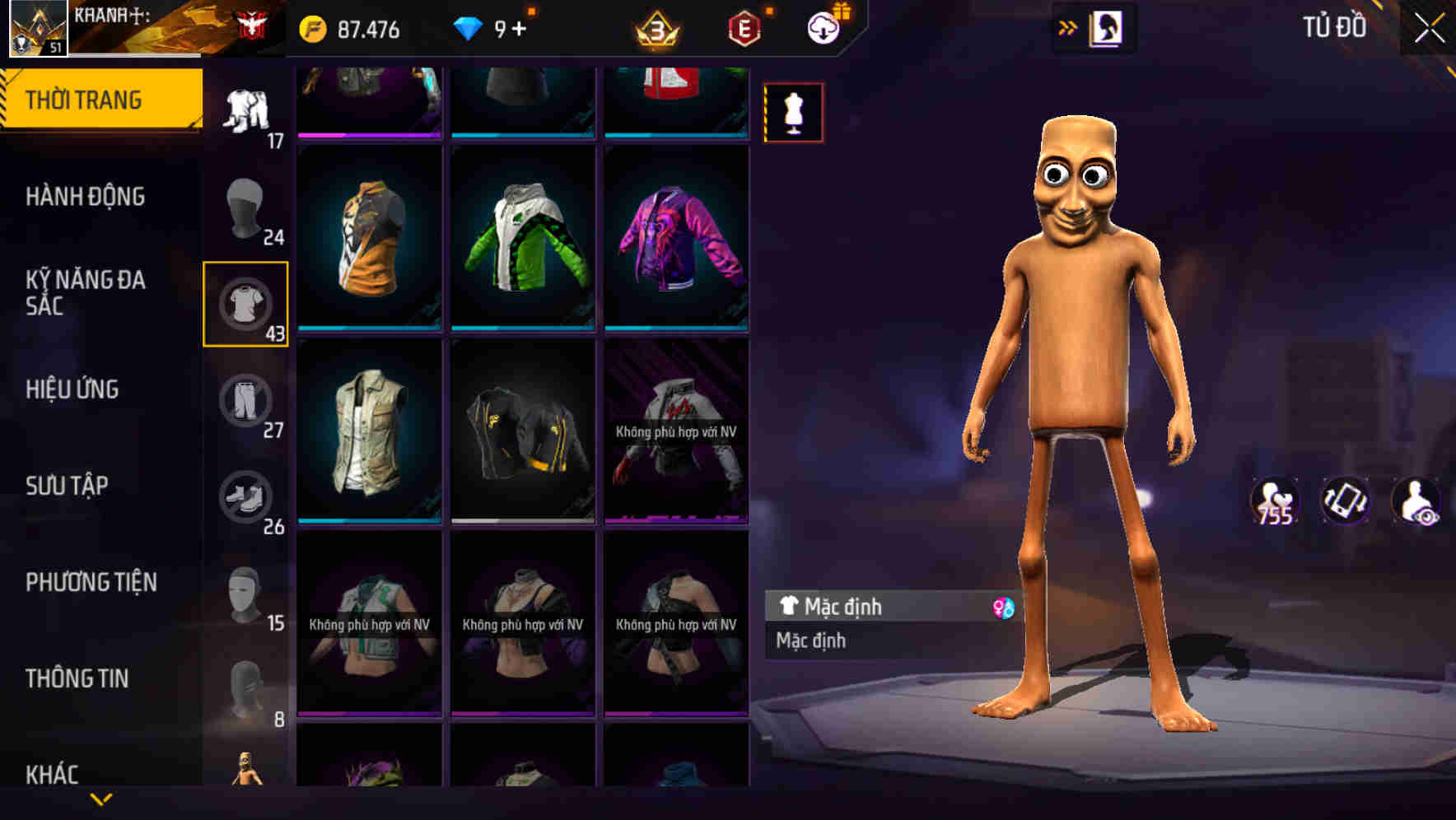Open the Mặc định outfit dropdown

889,607
